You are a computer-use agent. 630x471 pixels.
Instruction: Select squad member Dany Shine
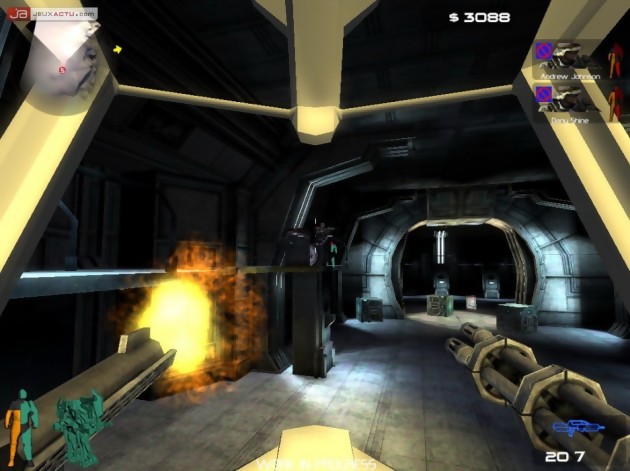point(567,101)
